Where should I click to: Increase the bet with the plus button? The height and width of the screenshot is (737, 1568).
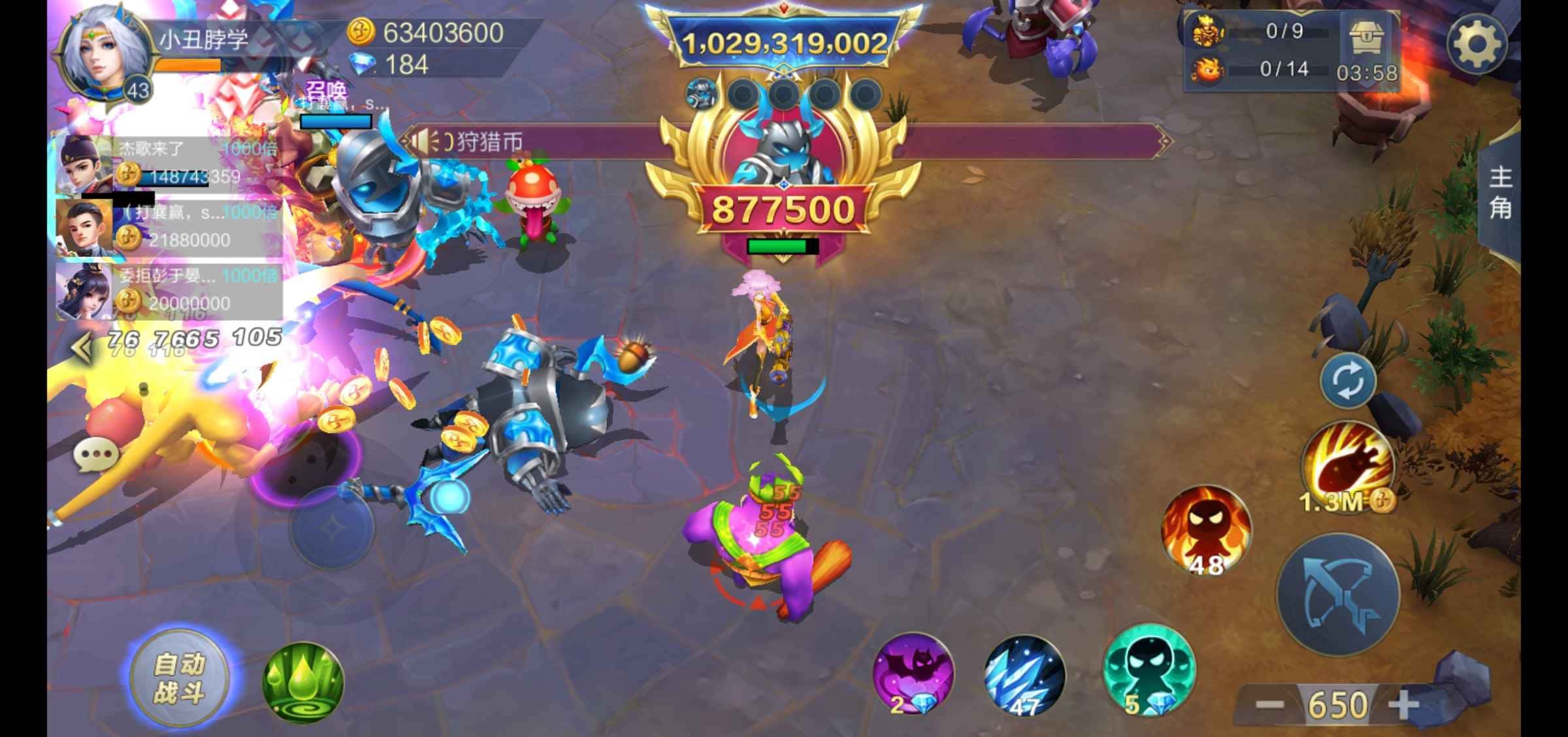tap(1403, 705)
